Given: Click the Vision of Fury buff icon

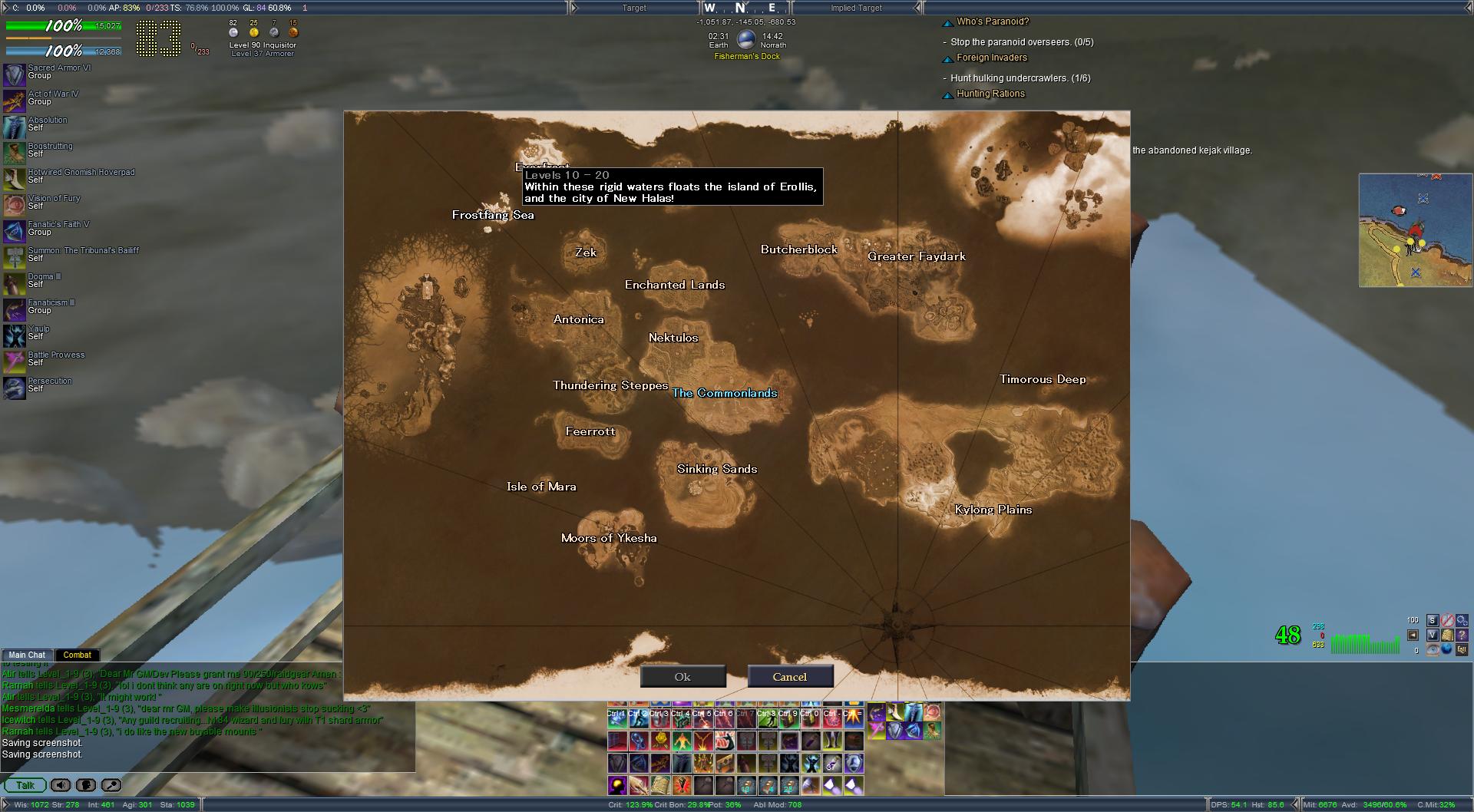Looking at the screenshot, I should point(15,205).
